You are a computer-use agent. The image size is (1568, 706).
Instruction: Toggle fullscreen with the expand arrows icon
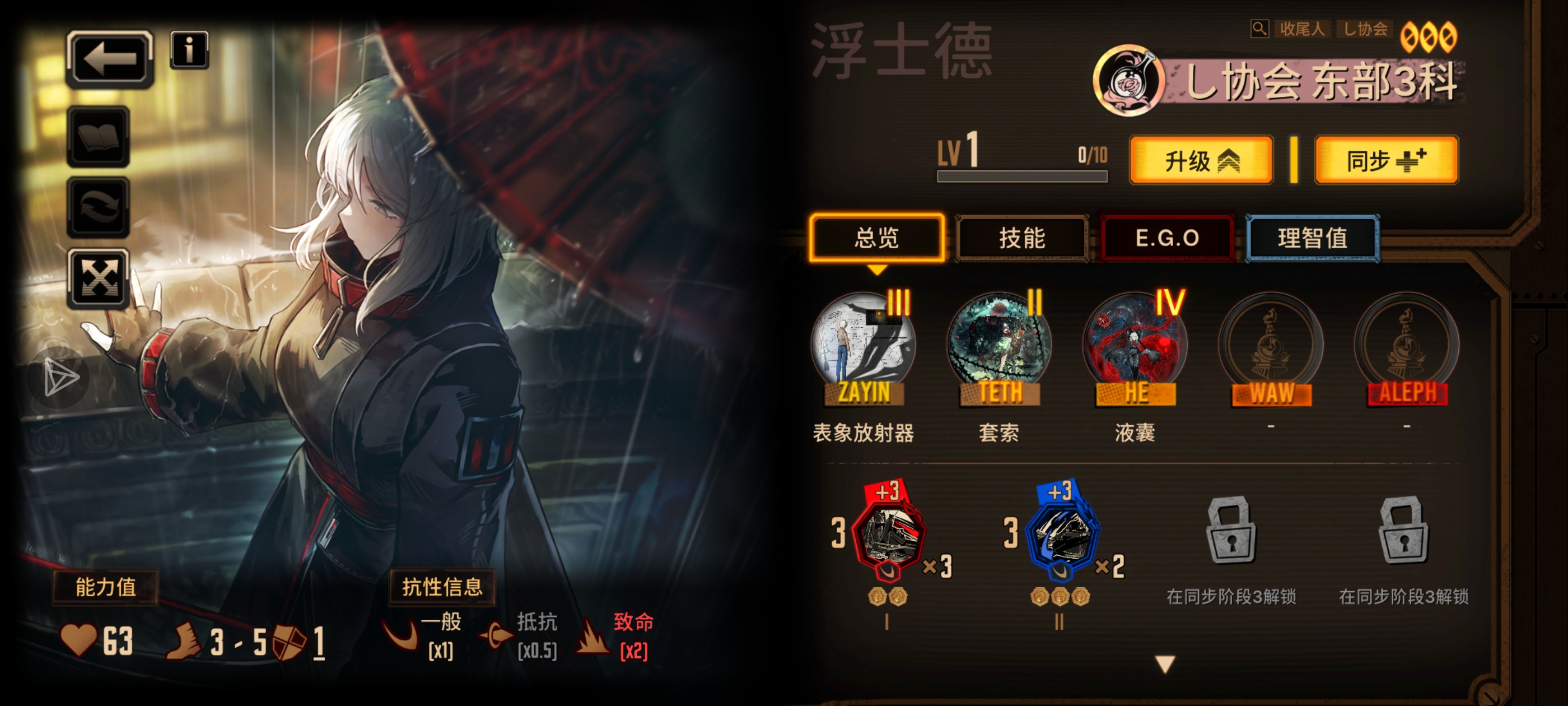(x=99, y=280)
